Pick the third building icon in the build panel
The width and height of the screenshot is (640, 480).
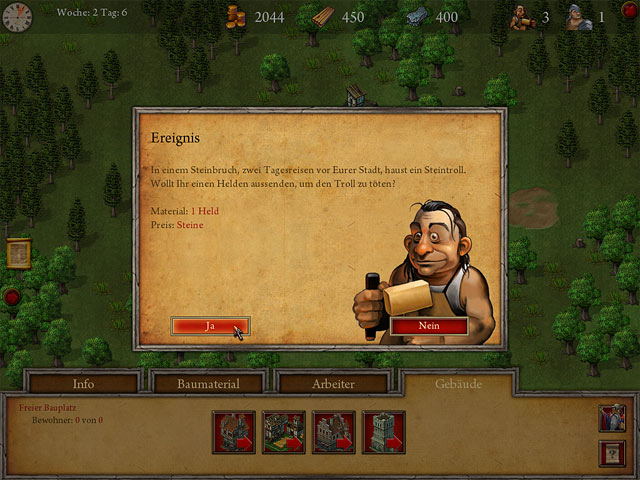click(x=333, y=432)
